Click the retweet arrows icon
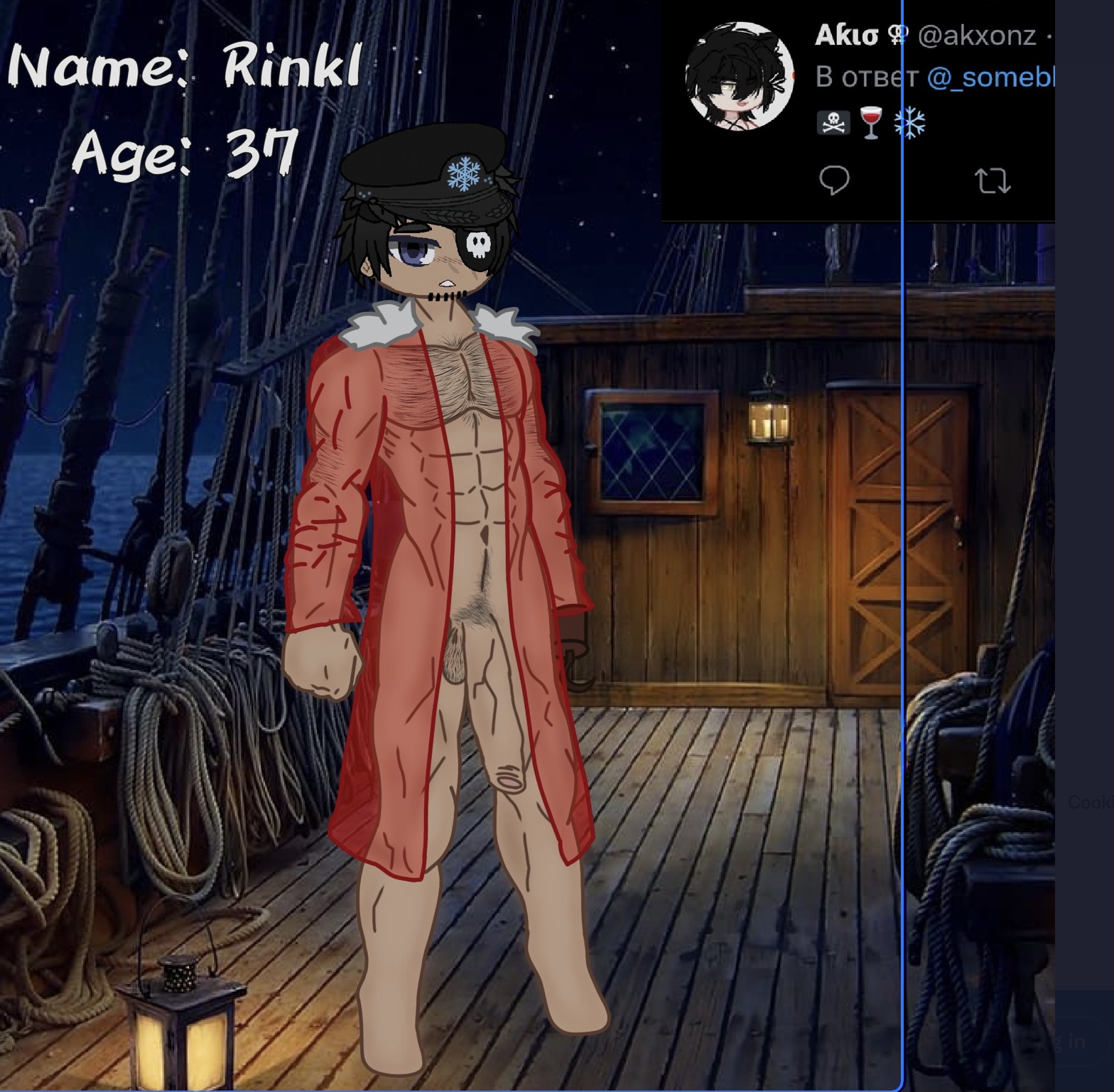Image resolution: width=1114 pixels, height=1092 pixels. [x=993, y=180]
